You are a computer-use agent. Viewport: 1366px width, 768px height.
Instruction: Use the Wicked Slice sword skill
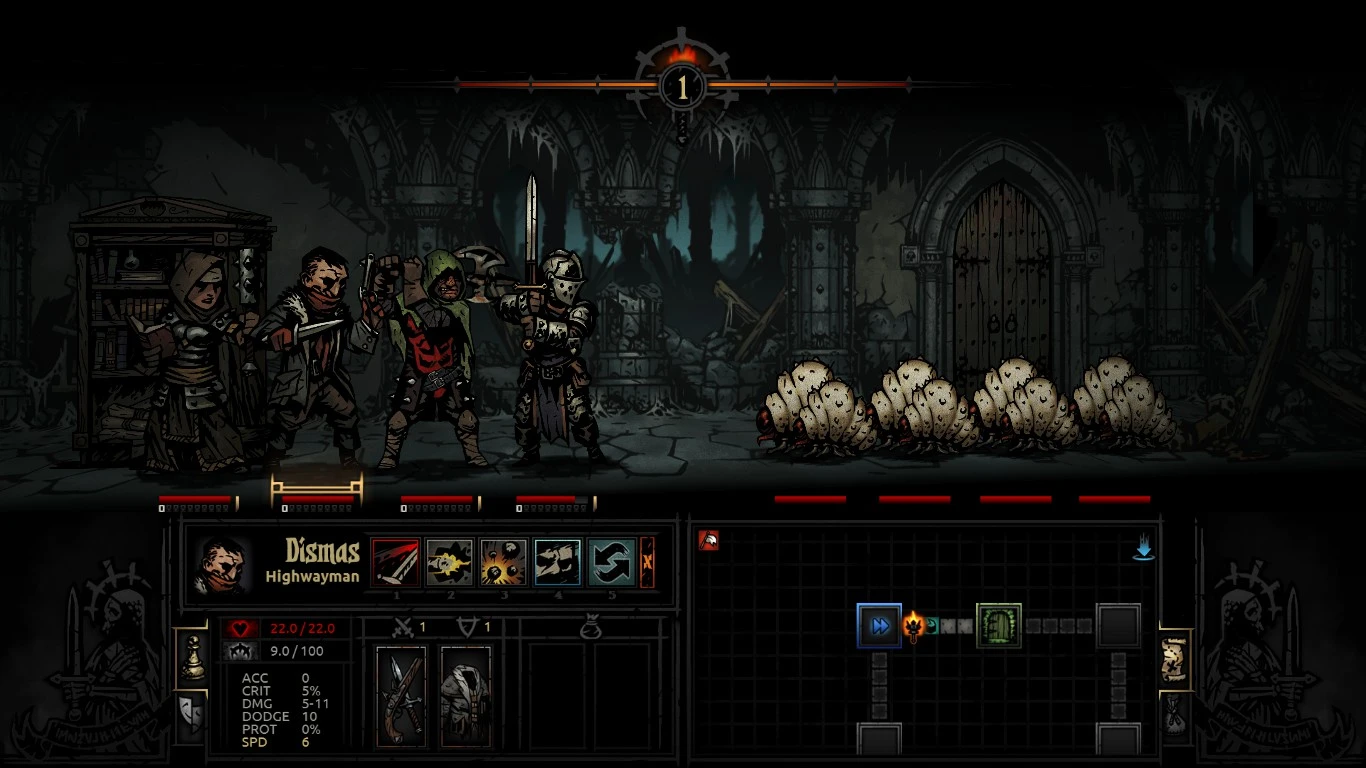click(x=396, y=562)
